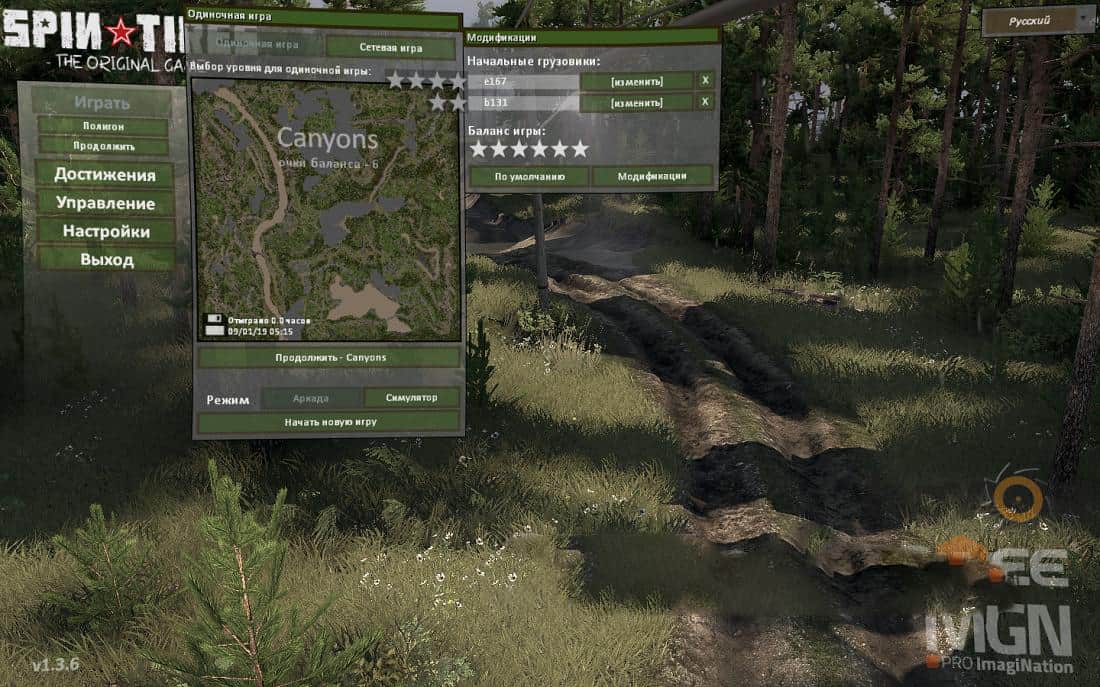
Task: Open the Достижения achievements menu
Action: pos(104,175)
